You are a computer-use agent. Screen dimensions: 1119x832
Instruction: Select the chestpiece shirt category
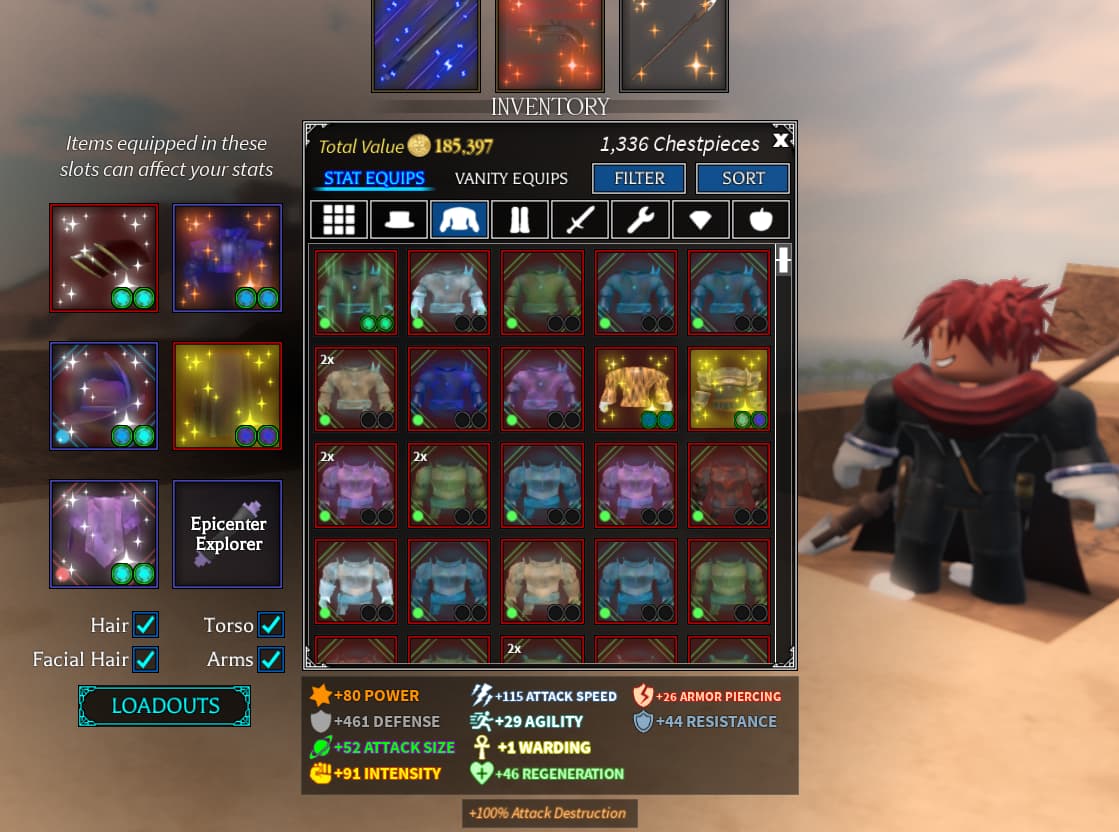459,220
